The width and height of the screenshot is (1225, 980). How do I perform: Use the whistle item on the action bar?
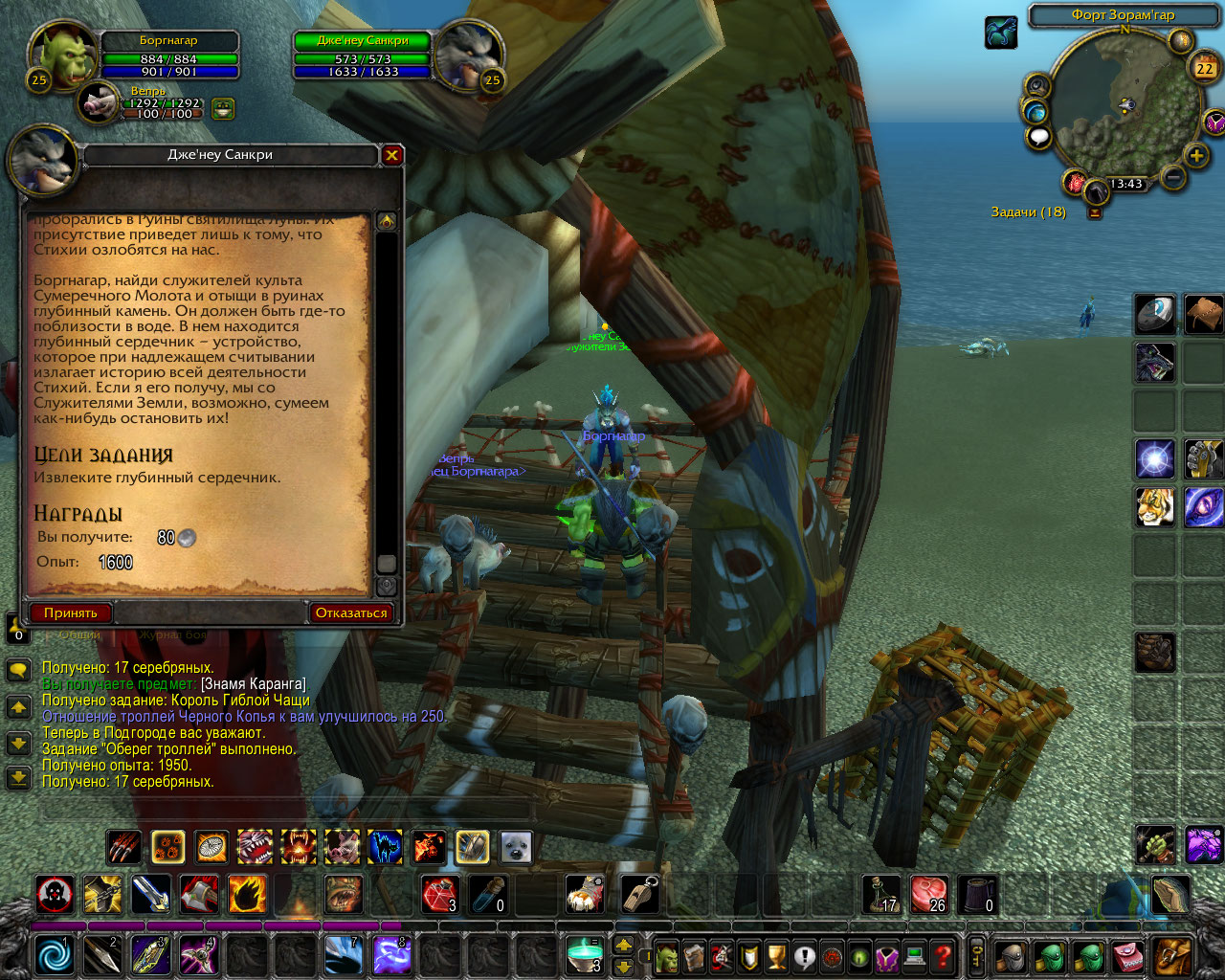pos(638,895)
